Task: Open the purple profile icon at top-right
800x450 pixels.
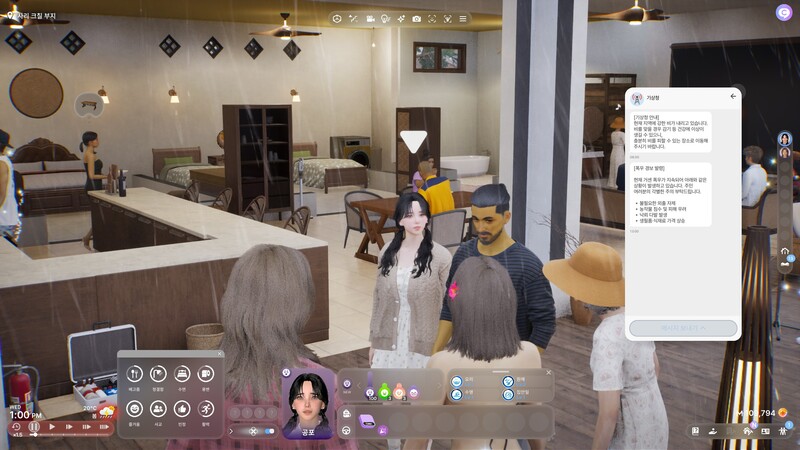Action: [783, 12]
